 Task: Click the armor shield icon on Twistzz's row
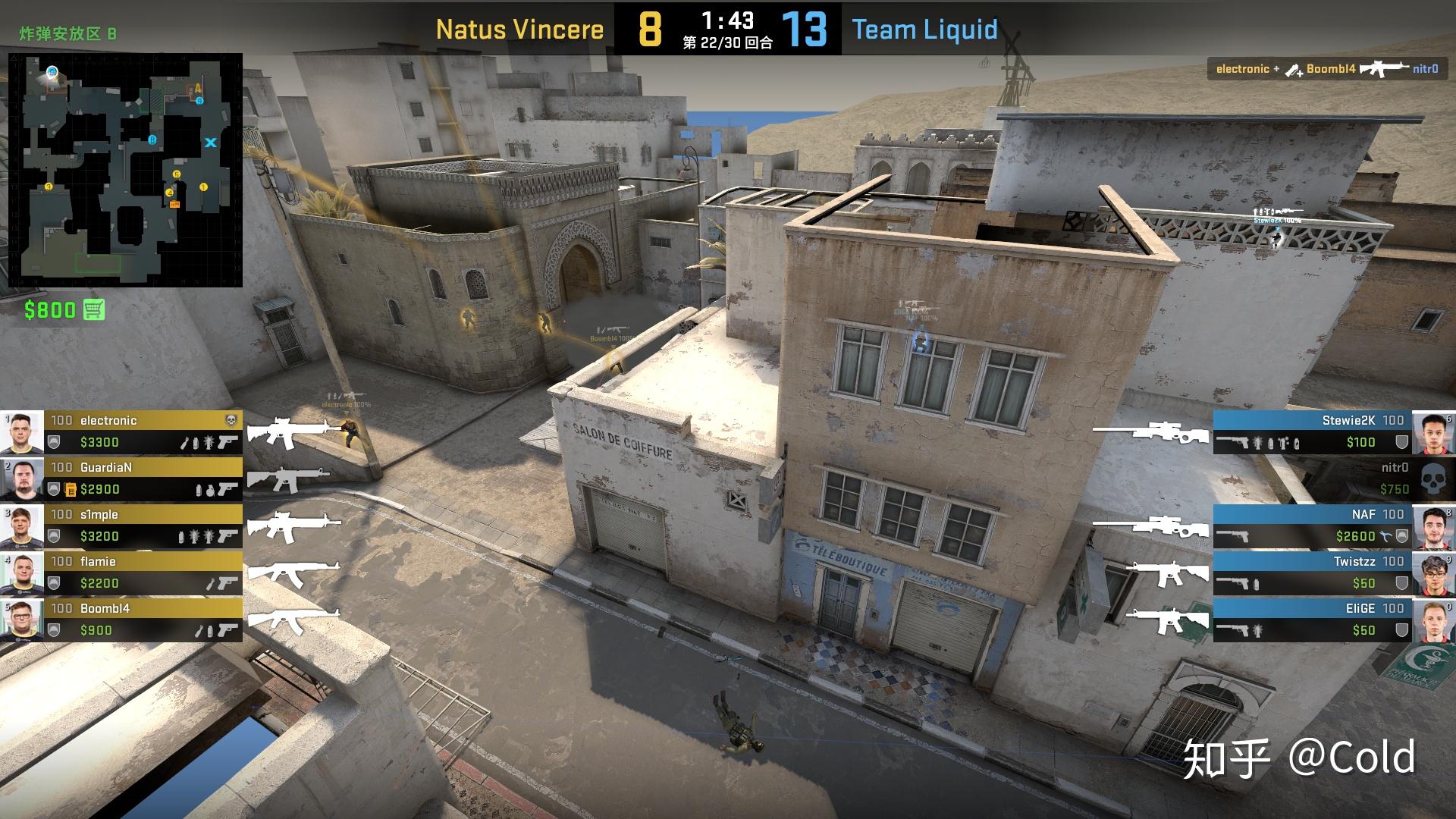click(1403, 582)
